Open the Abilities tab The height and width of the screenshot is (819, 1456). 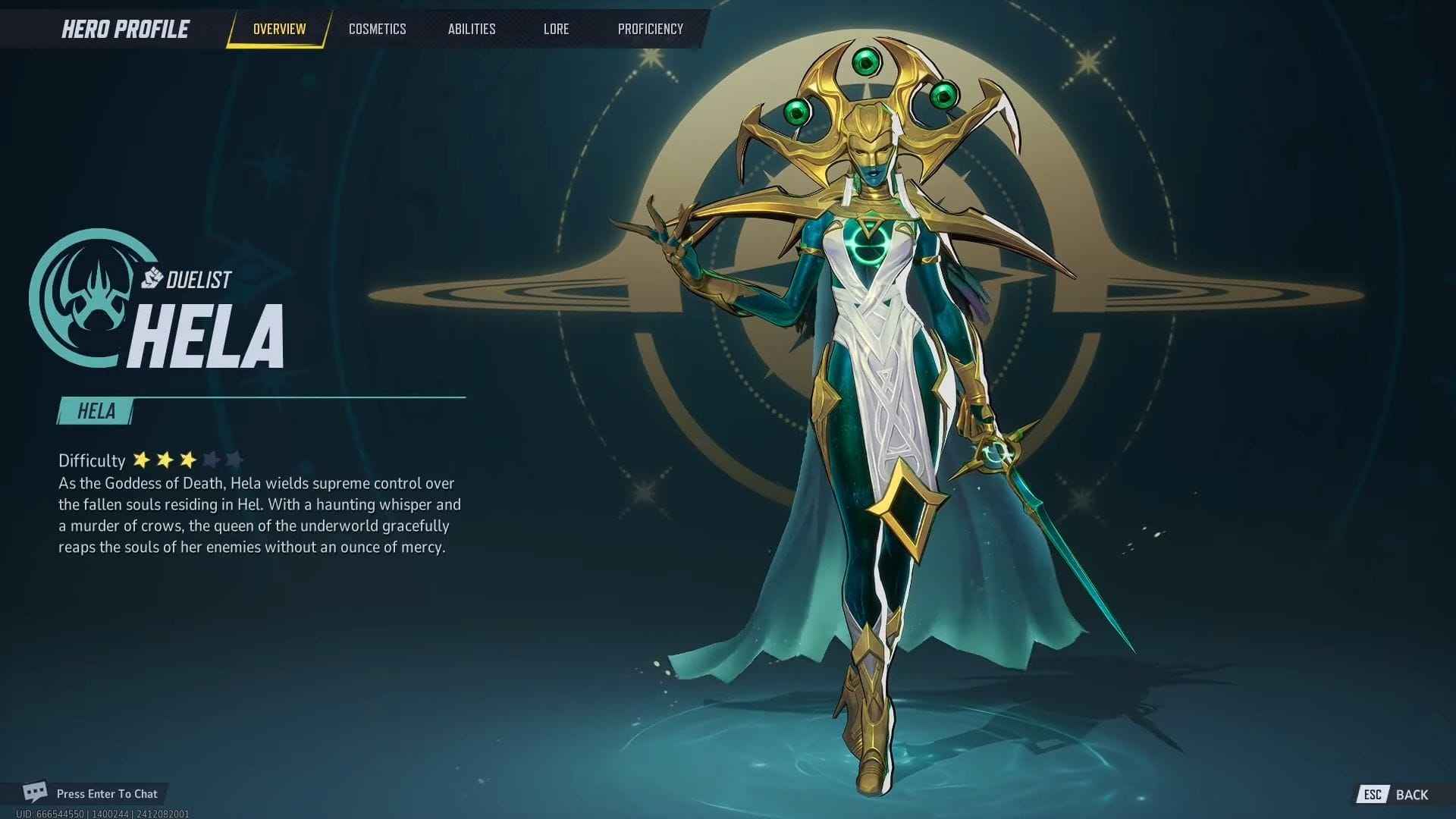[472, 29]
